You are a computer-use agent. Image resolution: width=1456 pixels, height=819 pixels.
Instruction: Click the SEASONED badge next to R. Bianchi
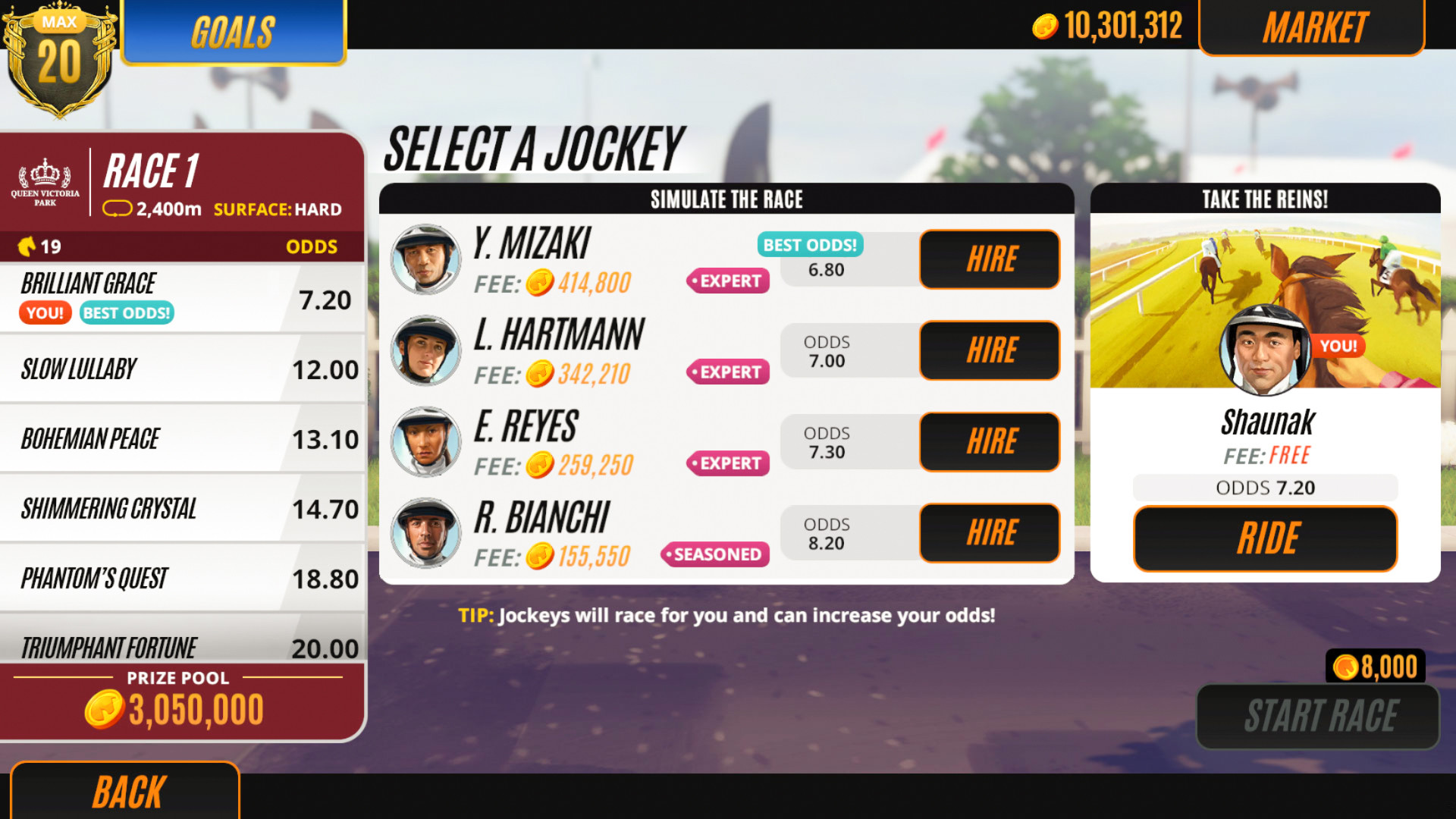(x=716, y=554)
